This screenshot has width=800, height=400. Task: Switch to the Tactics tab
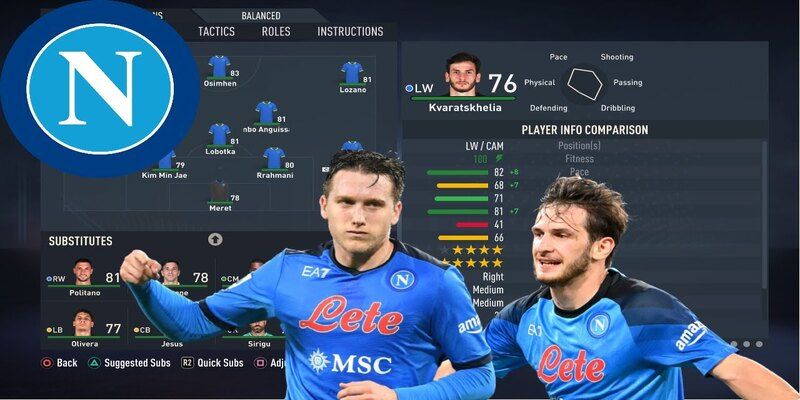click(x=216, y=31)
